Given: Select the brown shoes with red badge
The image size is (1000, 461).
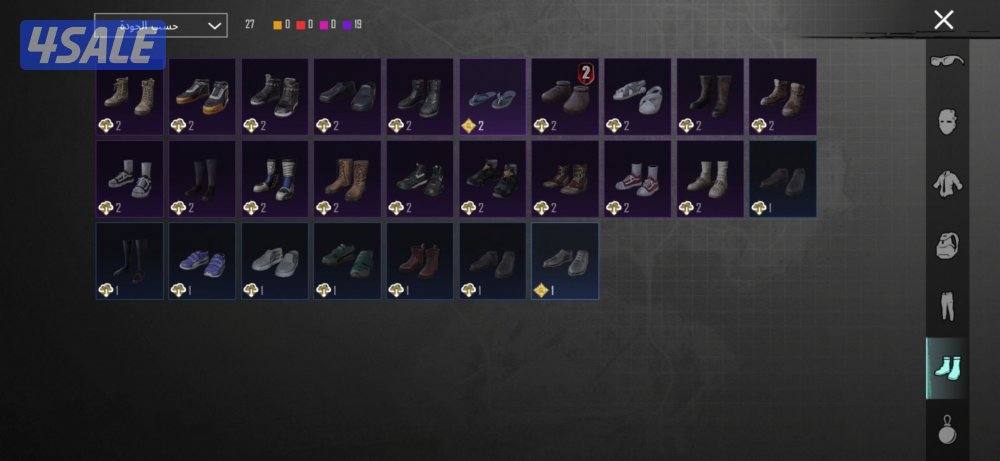Looking at the screenshot, I should pyautogui.click(x=564, y=96).
